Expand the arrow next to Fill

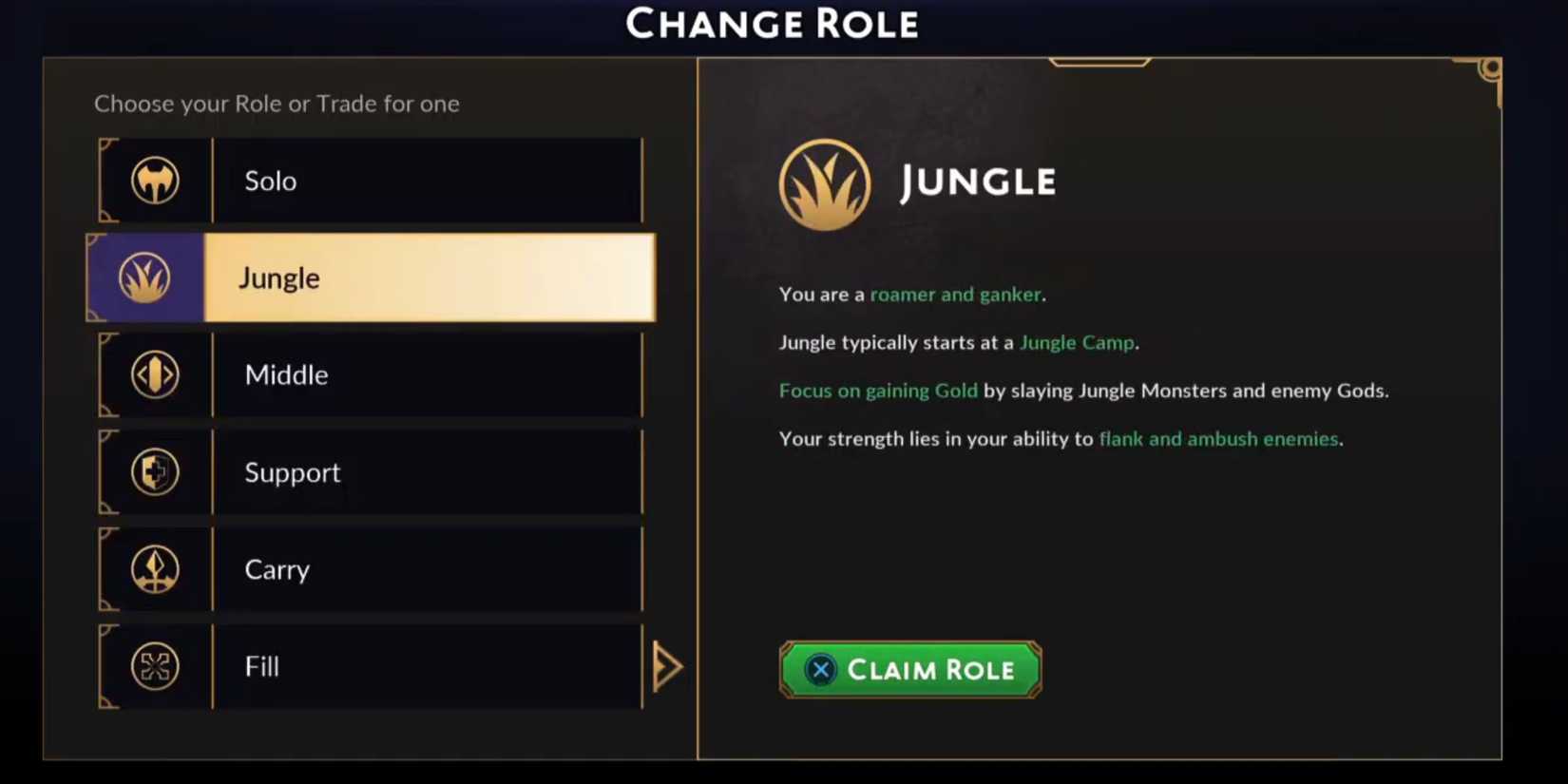pos(669,666)
